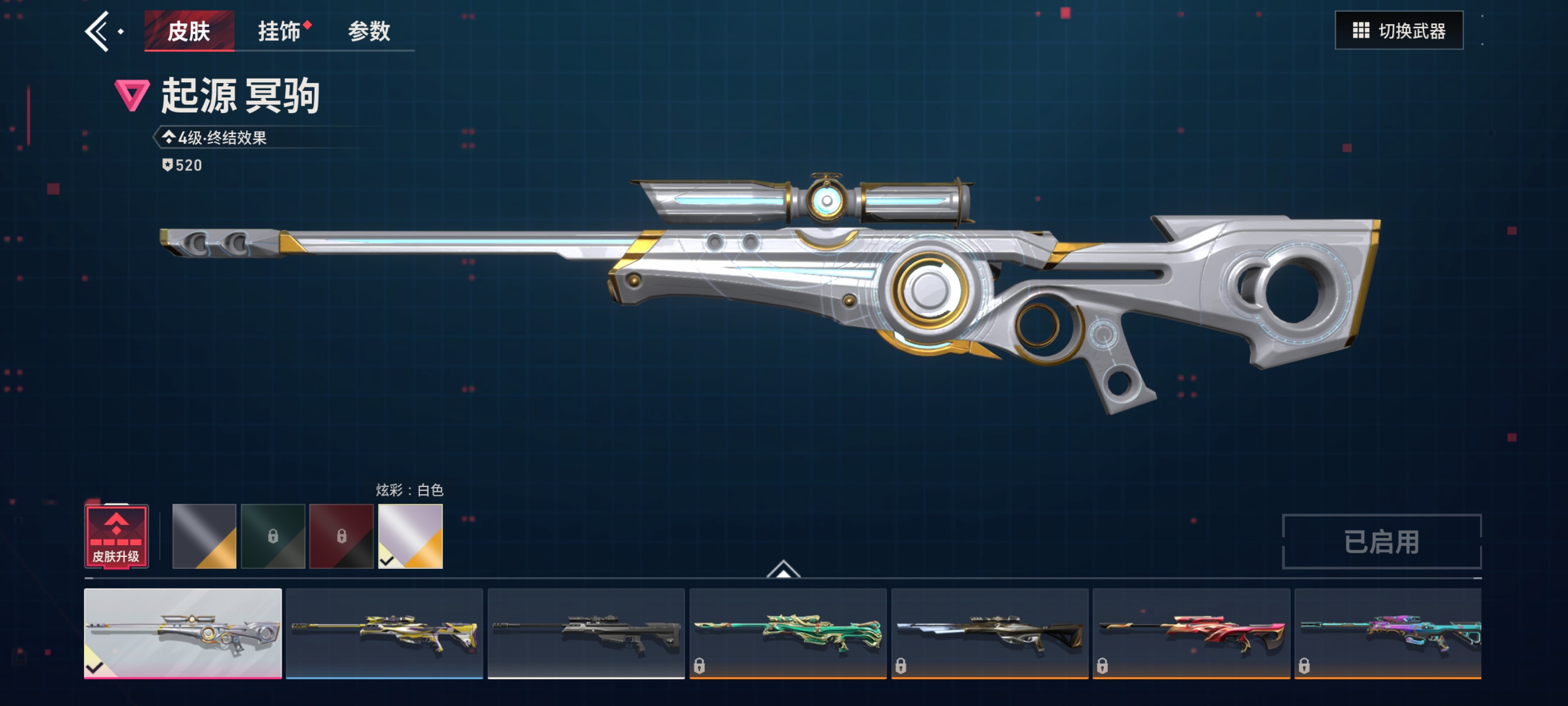The height and width of the screenshot is (706, 1568).
Task: Choose the locked green color variant
Action: [x=273, y=536]
